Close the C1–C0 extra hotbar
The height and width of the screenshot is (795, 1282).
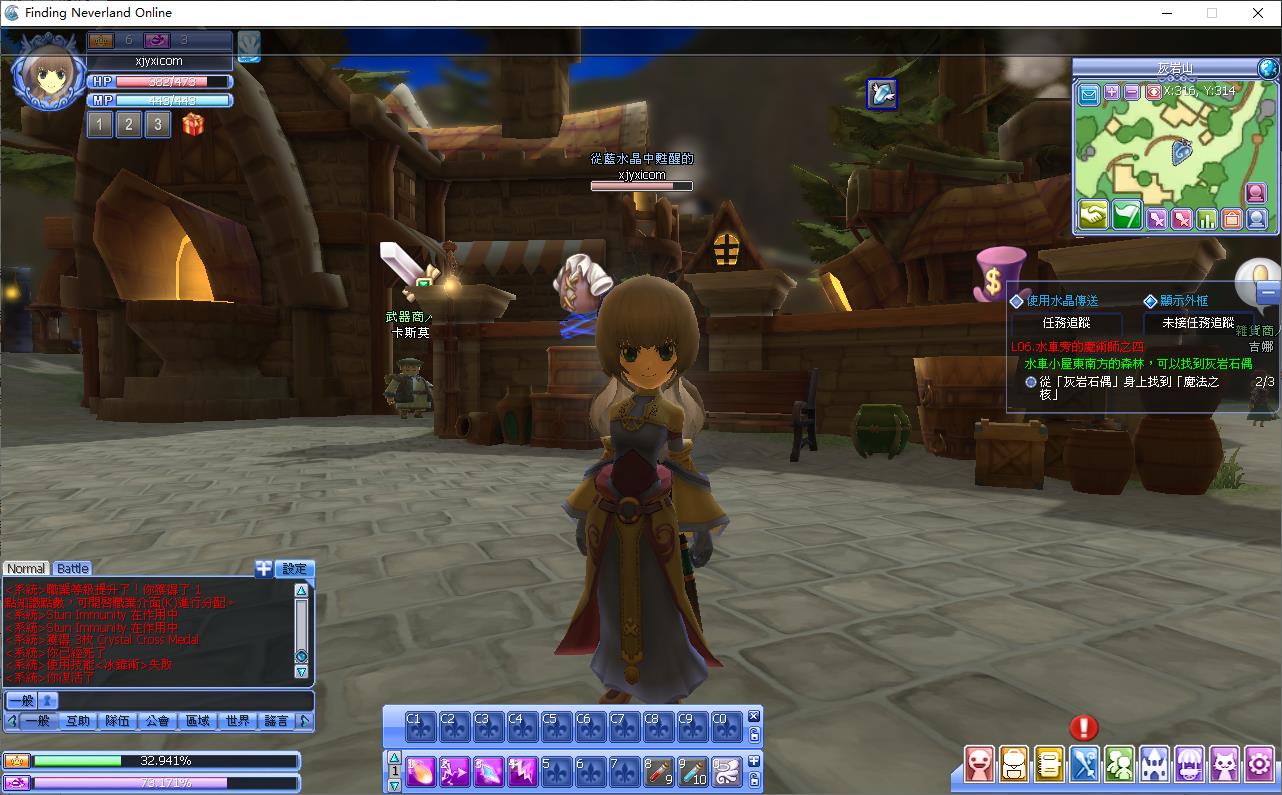[x=754, y=716]
